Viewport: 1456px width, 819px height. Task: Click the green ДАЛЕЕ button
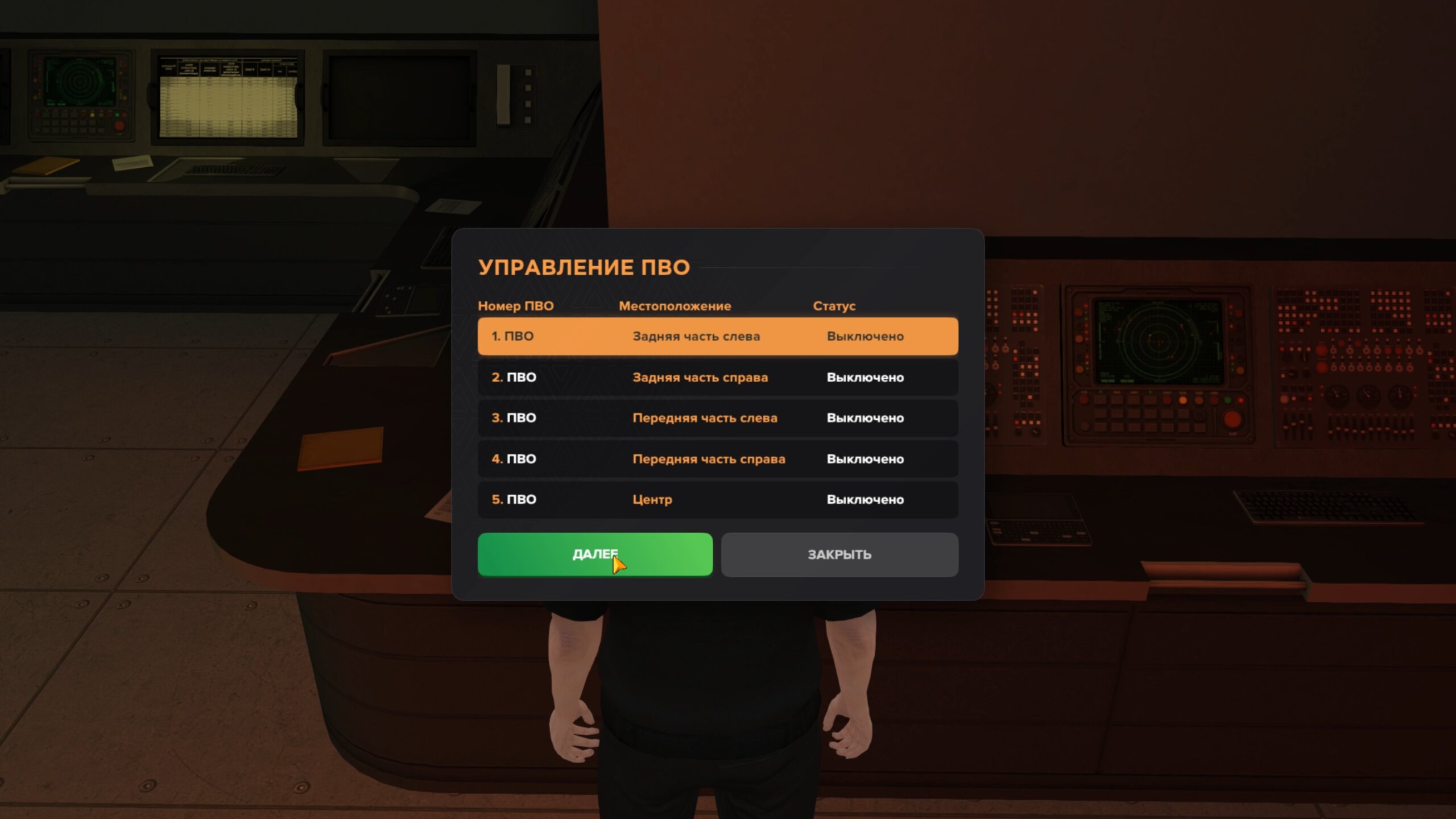pos(595,555)
